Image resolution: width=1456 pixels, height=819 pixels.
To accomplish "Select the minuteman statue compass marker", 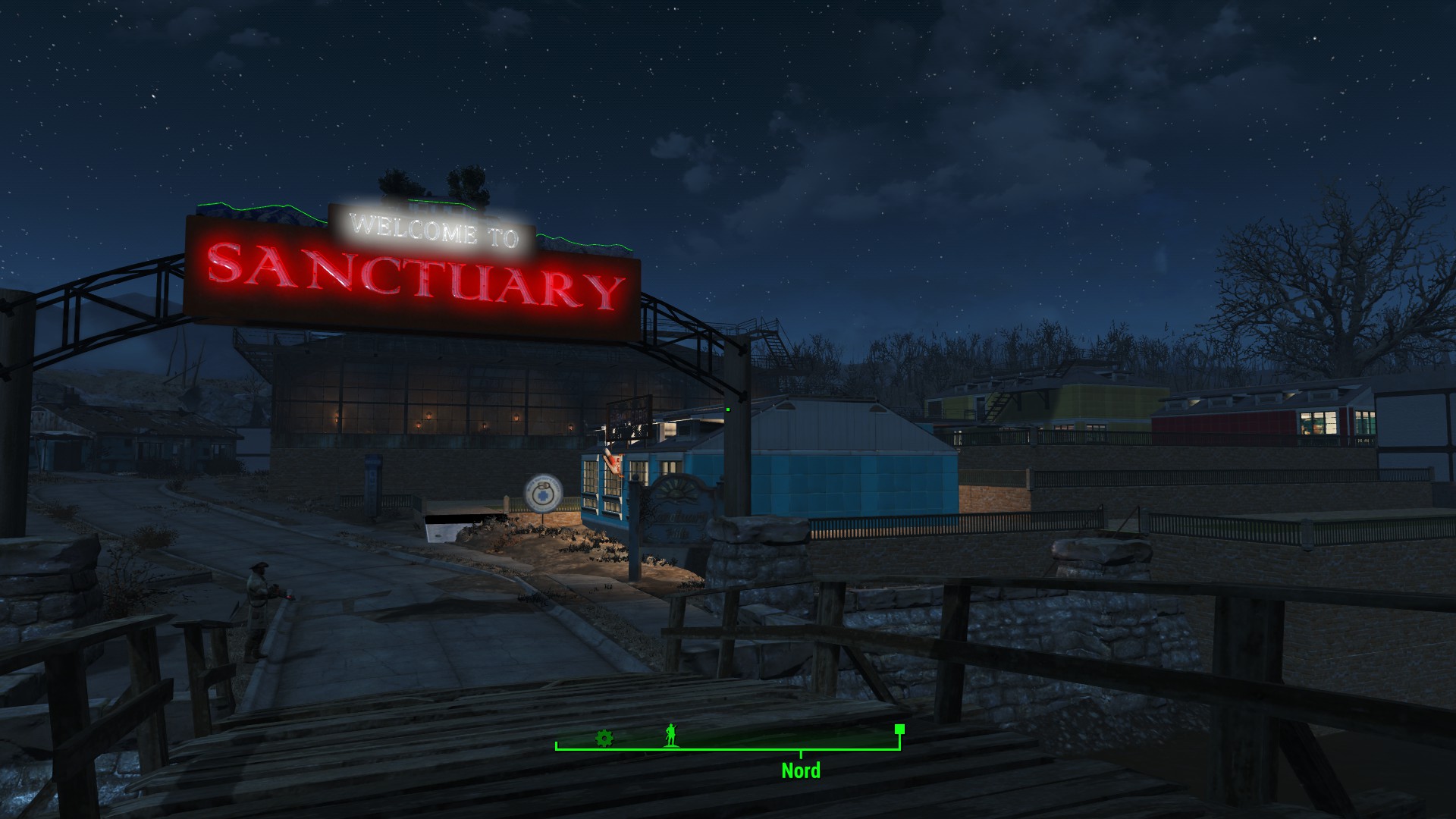I will (x=670, y=735).
